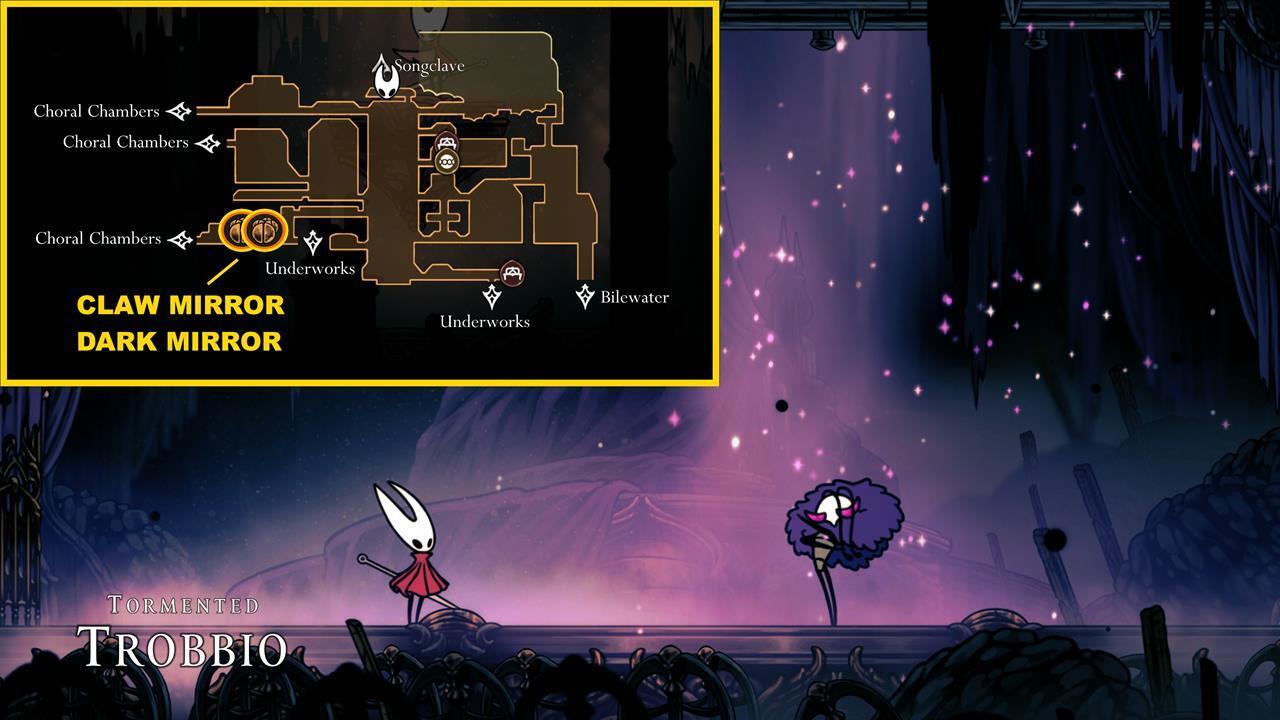Select the round three-dot map marker
Image resolution: width=1280 pixels, height=720 pixels.
446,162
